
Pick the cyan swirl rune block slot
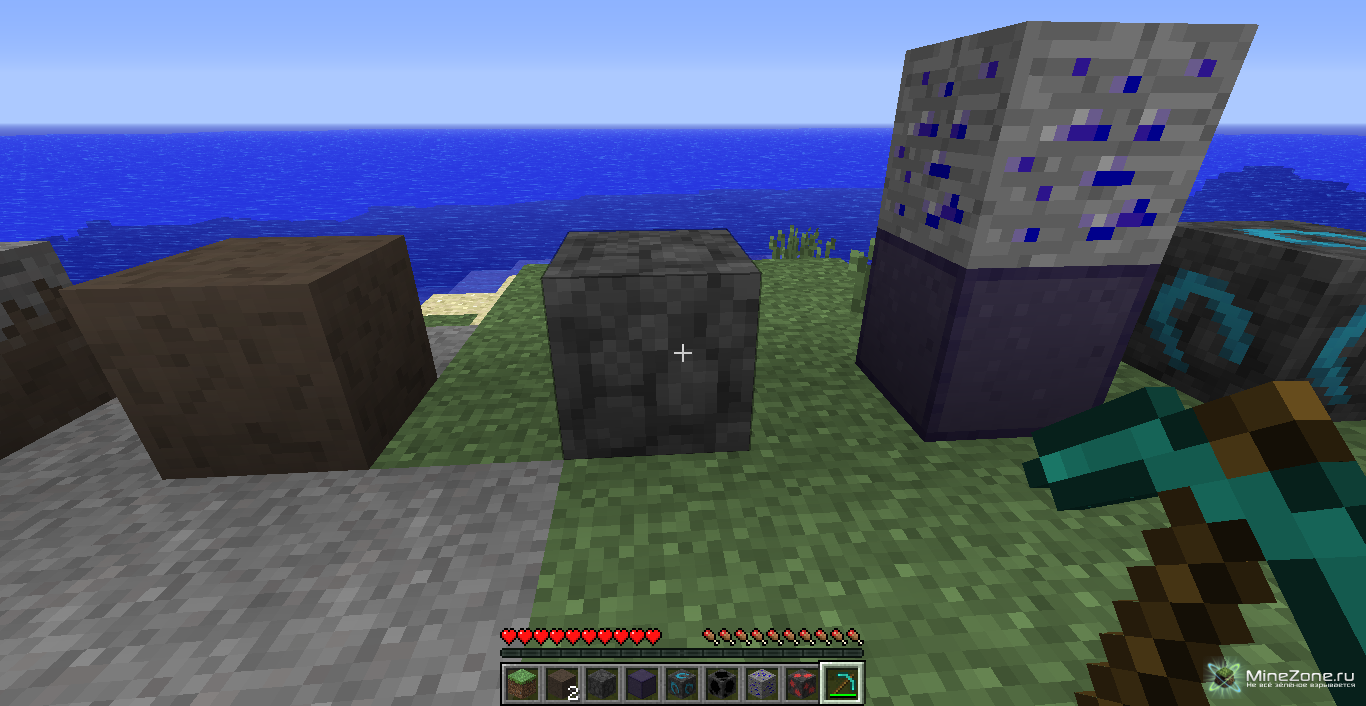click(680, 684)
